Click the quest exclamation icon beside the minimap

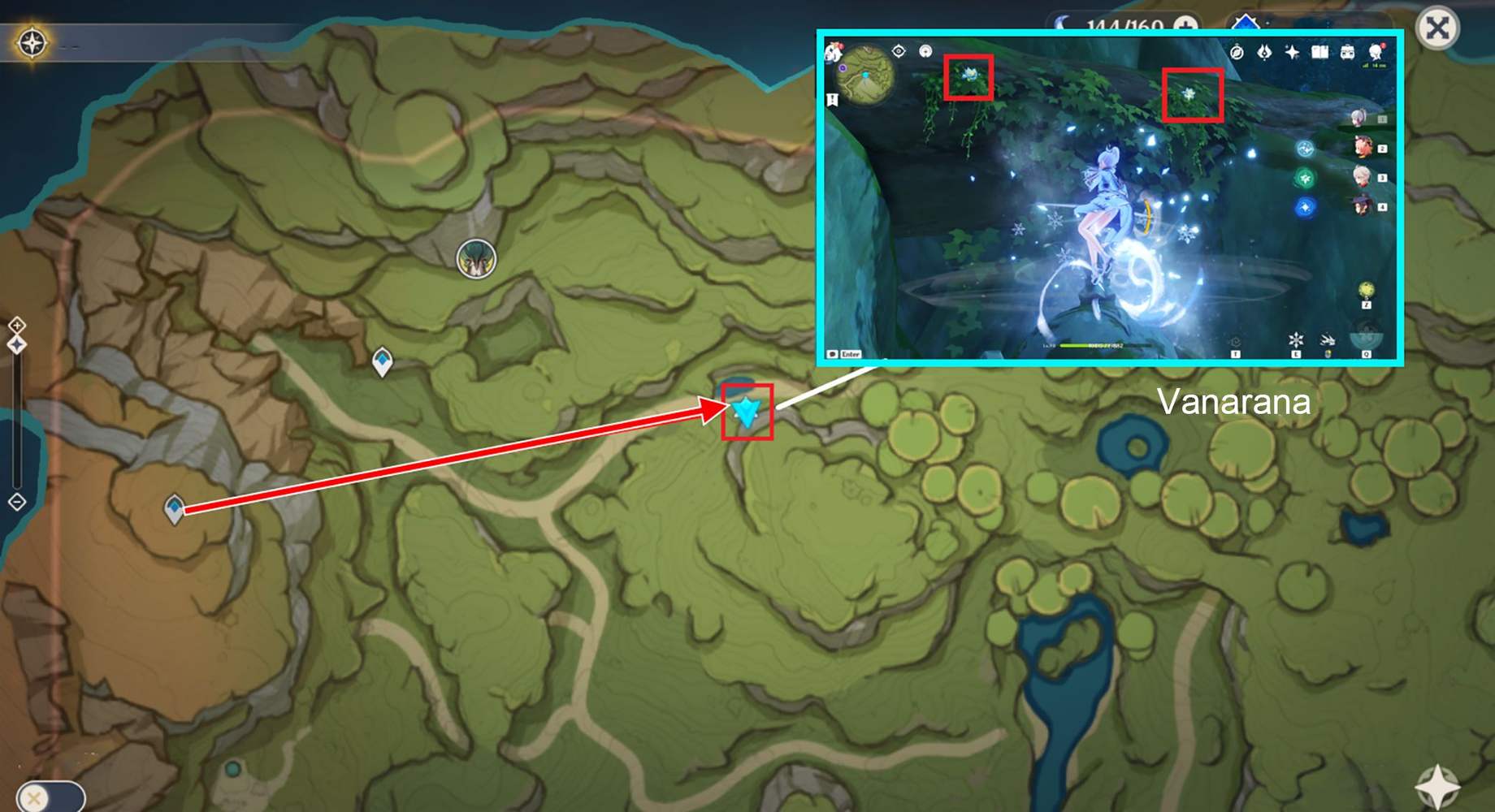click(x=831, y=100)
